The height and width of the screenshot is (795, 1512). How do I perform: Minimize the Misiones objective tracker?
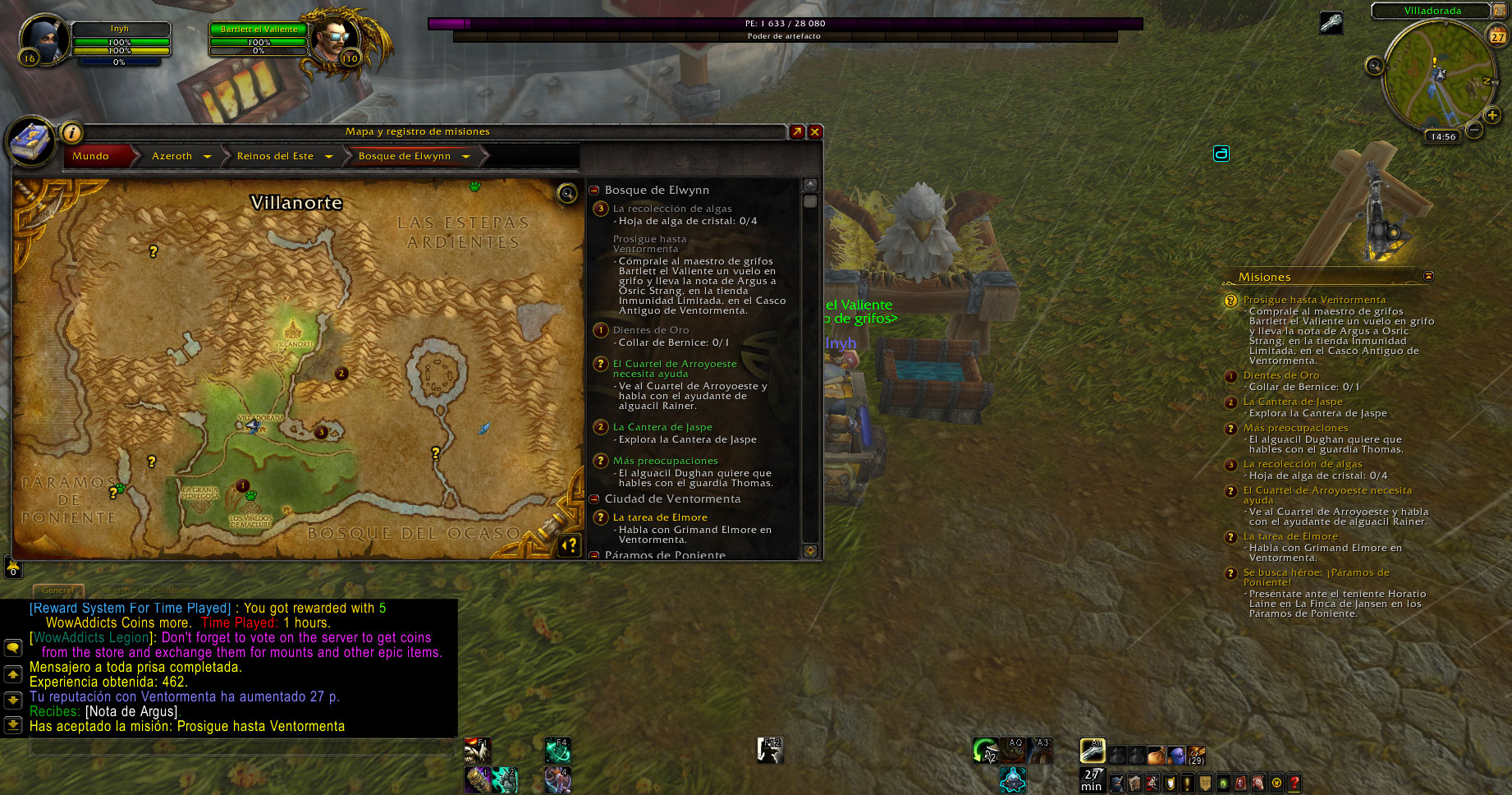(1428, 276)
